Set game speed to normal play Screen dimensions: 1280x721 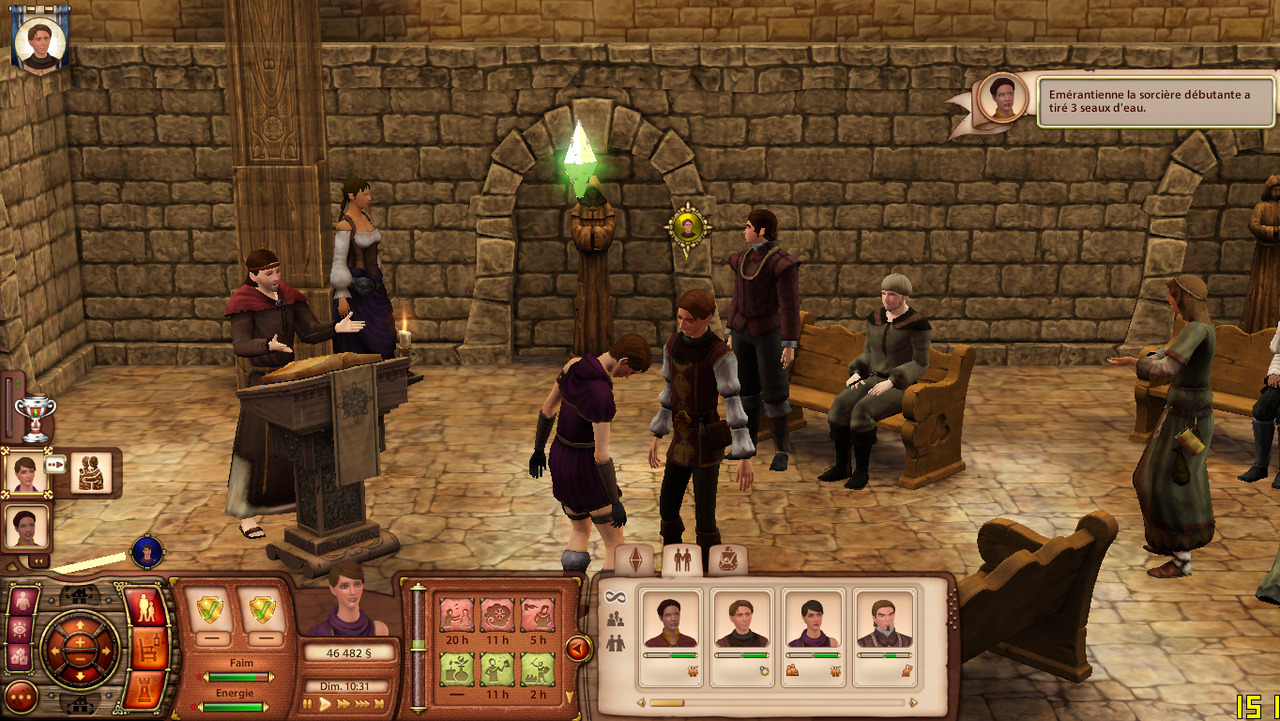point(325,704)
